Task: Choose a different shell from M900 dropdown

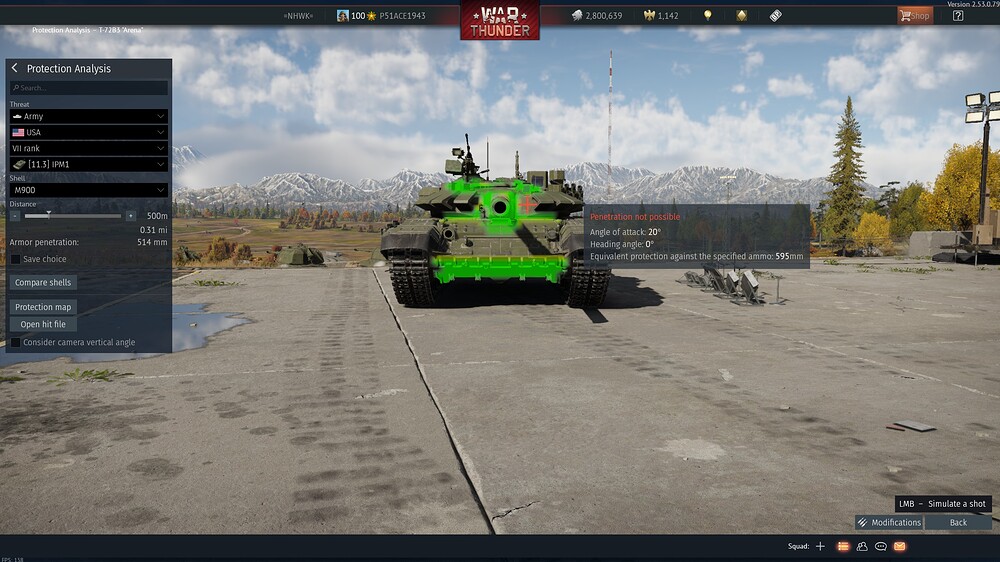Action: (89, 190)
